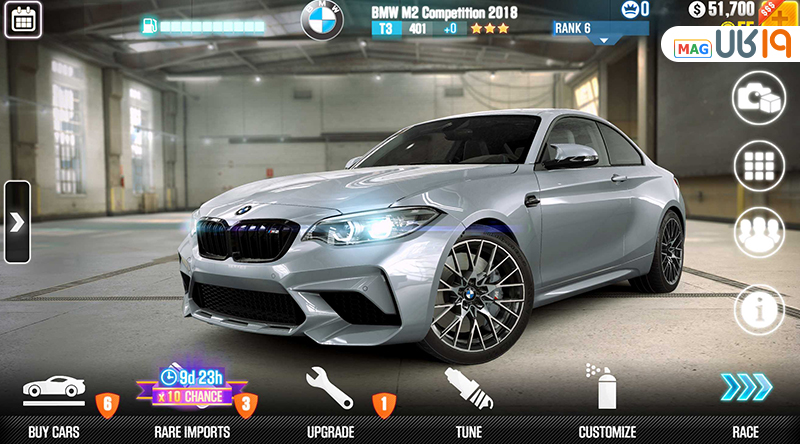Open the calendar daily events icon
This screenshot has width=800, height=444.
[22, 19]
